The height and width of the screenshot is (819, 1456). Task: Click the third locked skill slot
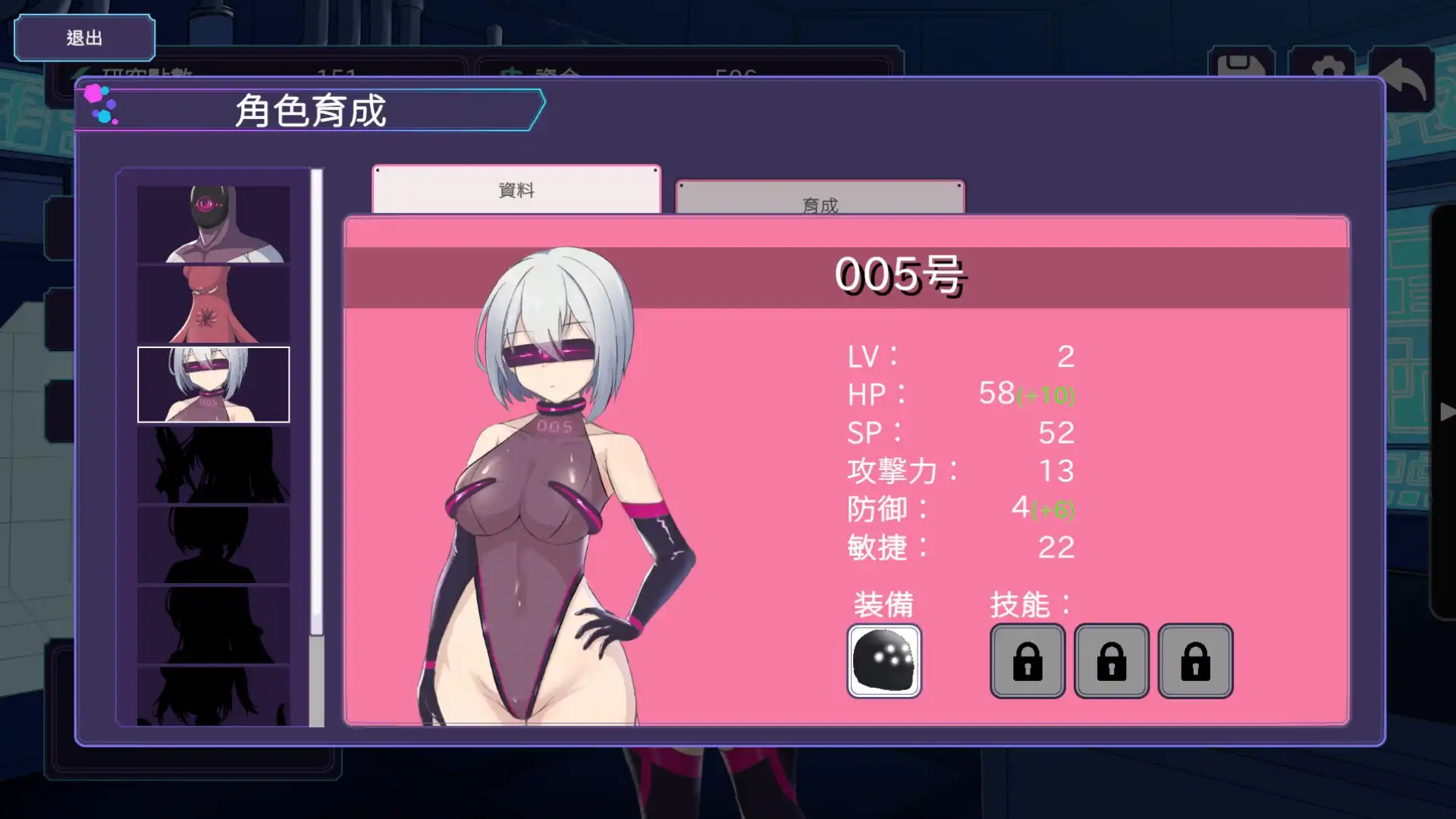pyautogui.click(x=1196, y=661)
